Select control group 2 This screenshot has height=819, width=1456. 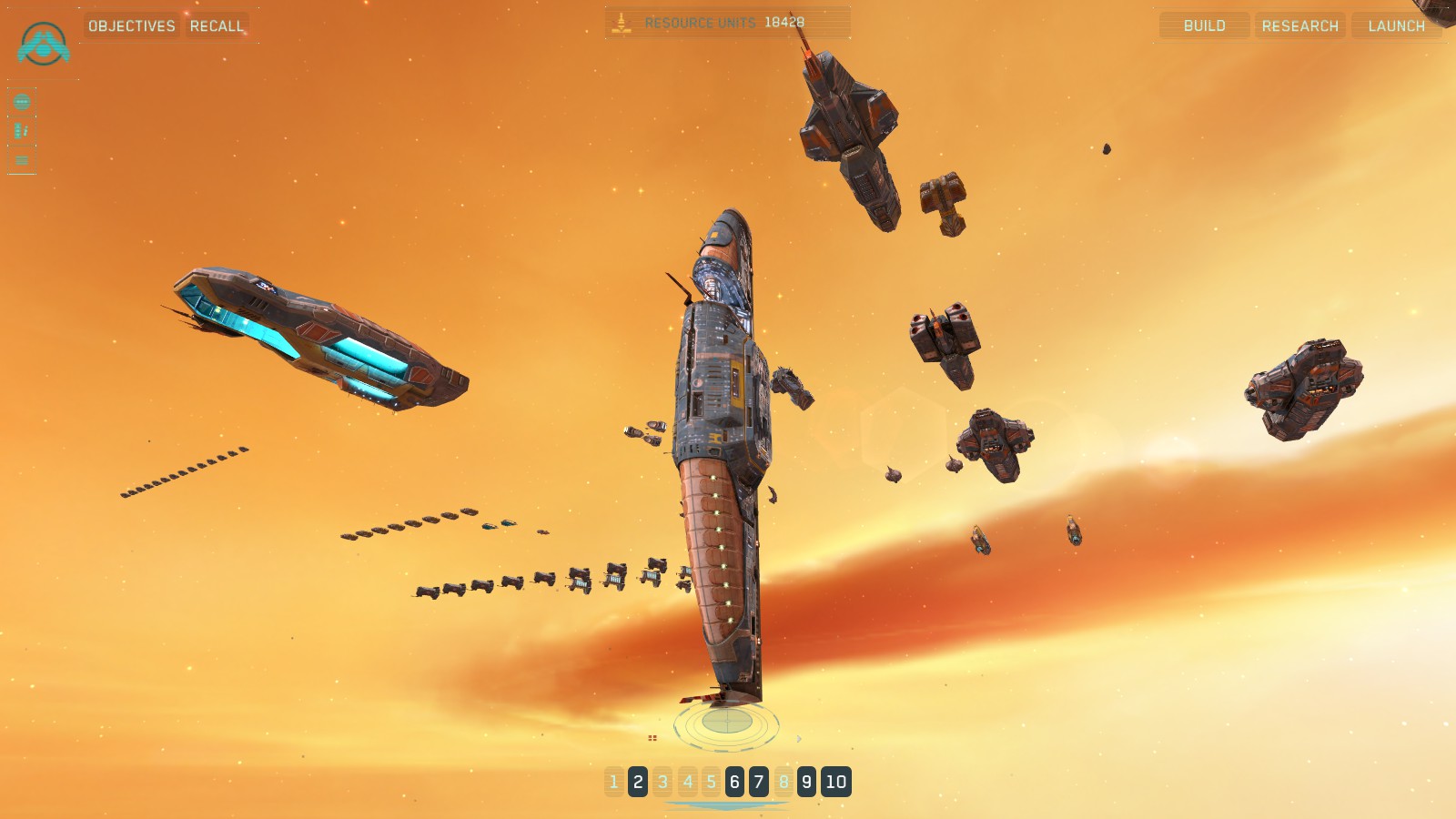coord(638,782)
